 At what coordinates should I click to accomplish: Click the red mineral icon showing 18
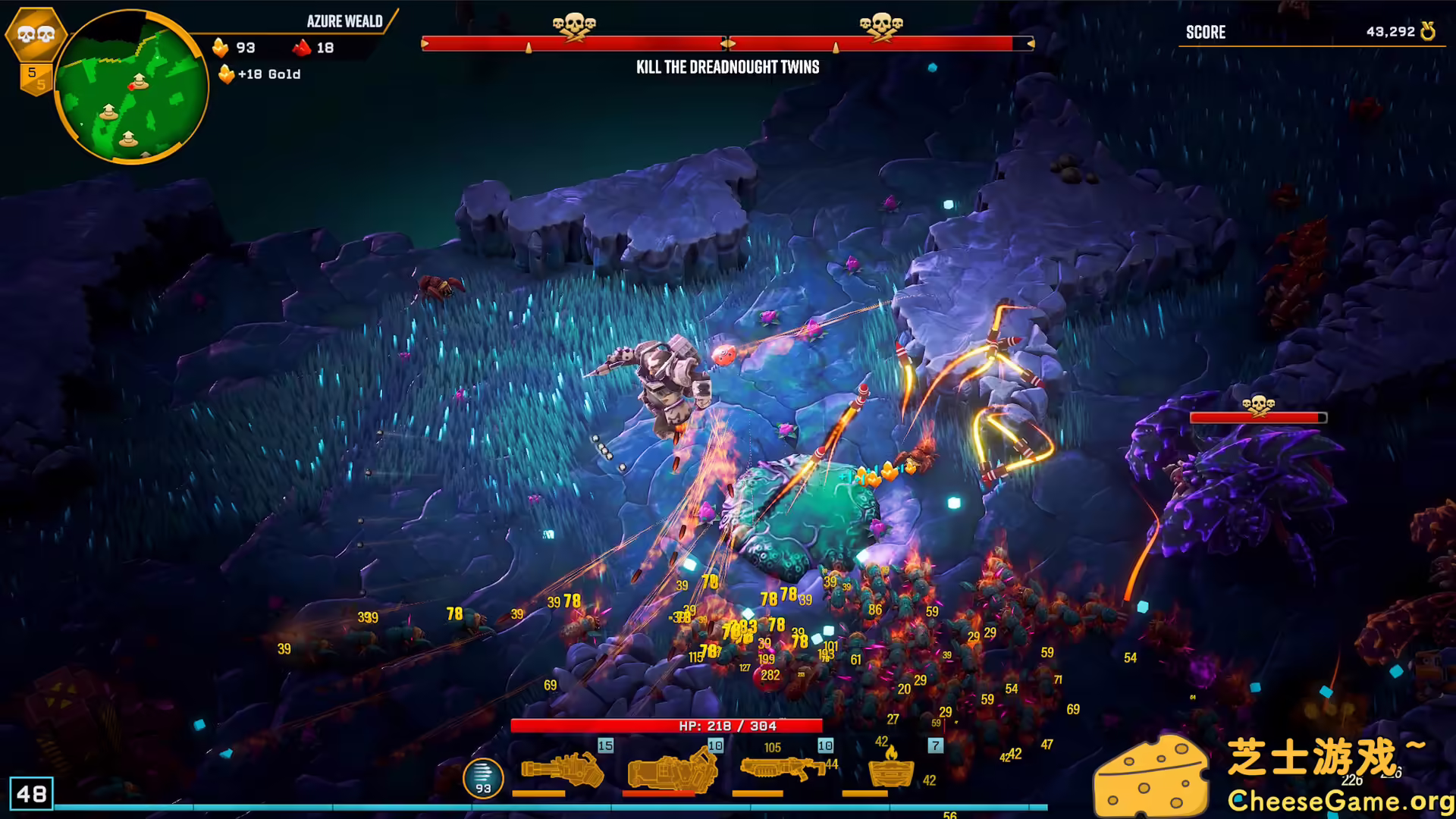(x=302, y=46)
